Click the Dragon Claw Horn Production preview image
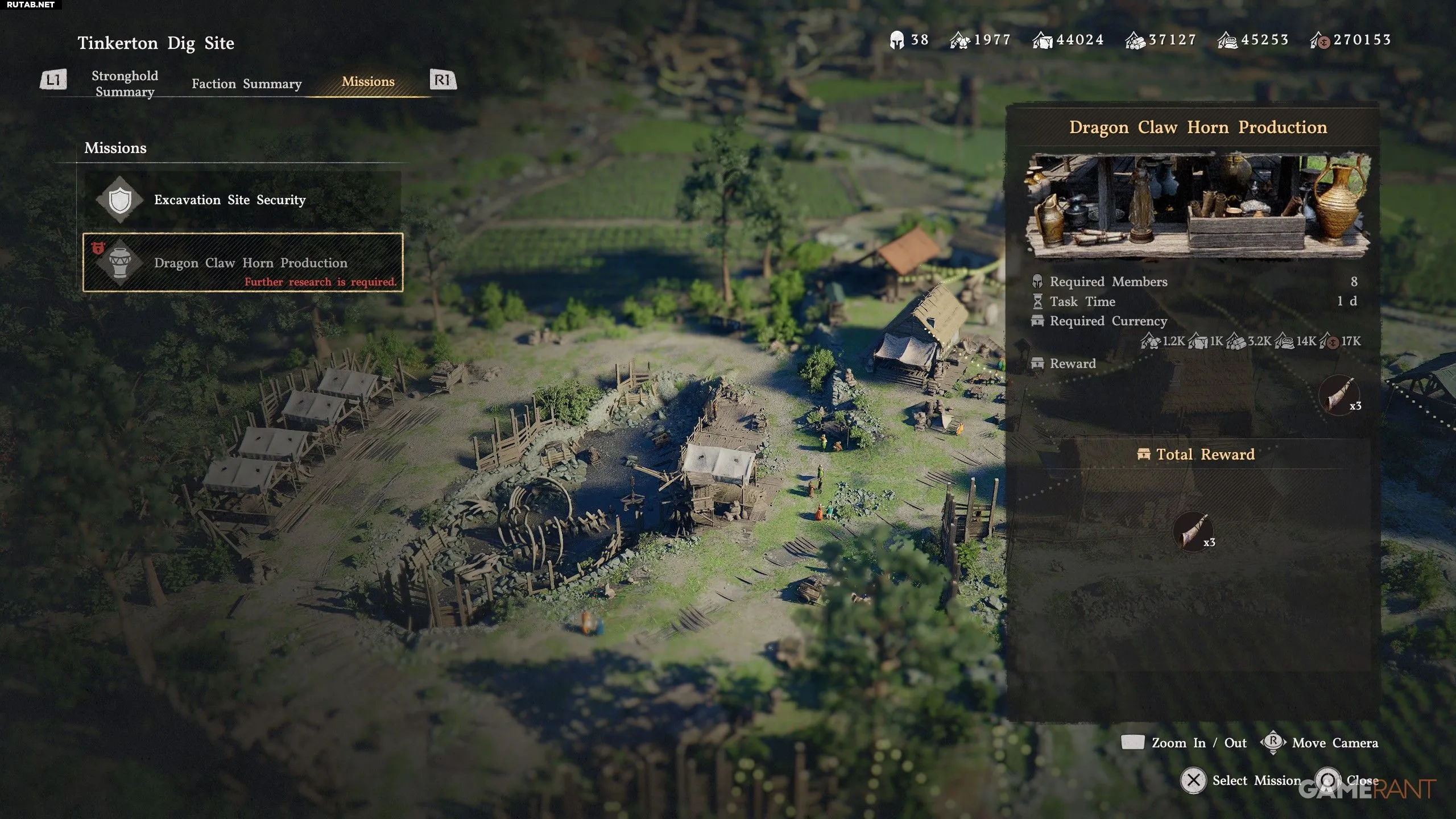The width and height of the screenshot is (1456, 819). 1198,205
